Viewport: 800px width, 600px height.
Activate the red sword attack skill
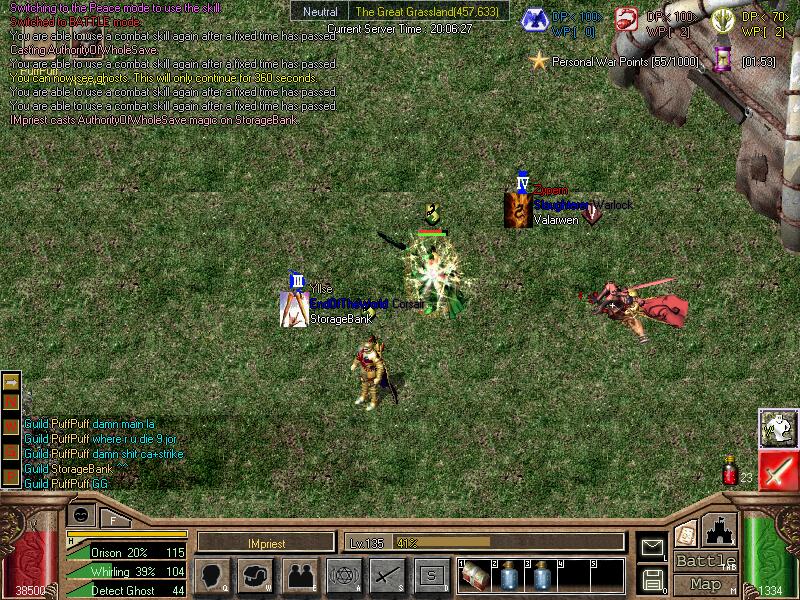[x=778, y=469]
